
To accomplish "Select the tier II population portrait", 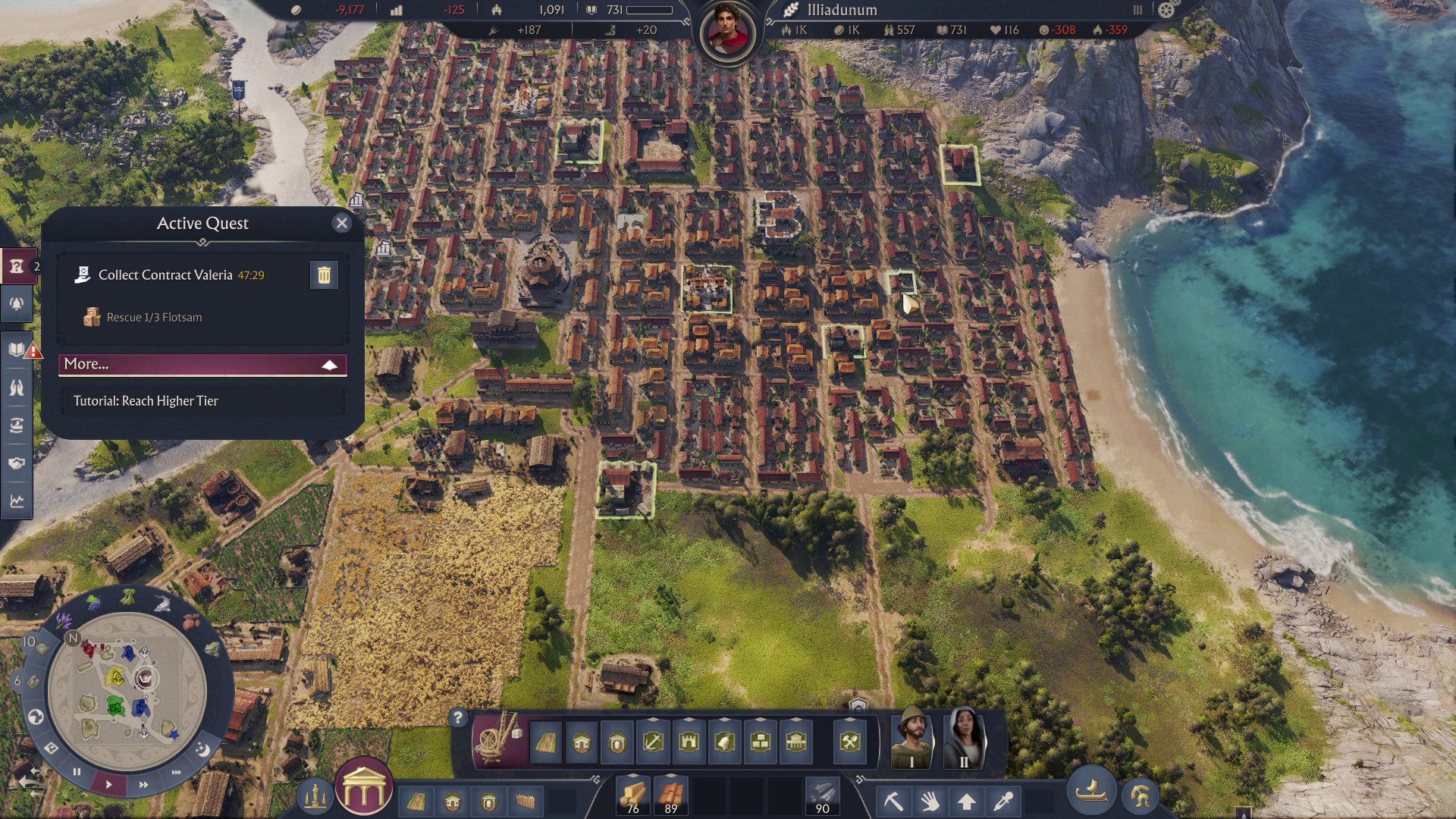I will tap(964, 739).
